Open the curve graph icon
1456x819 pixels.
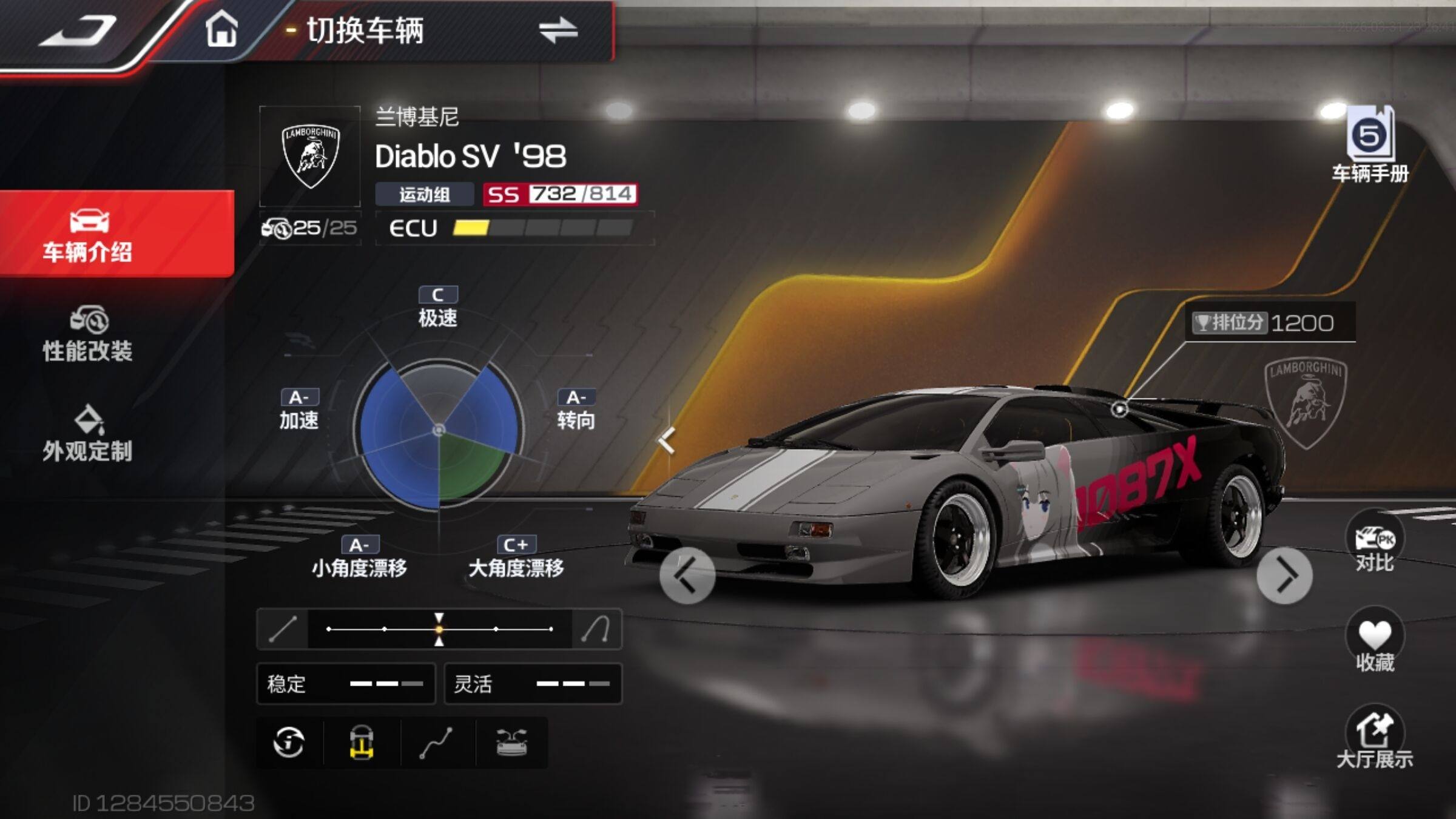(x=436, y=742)
